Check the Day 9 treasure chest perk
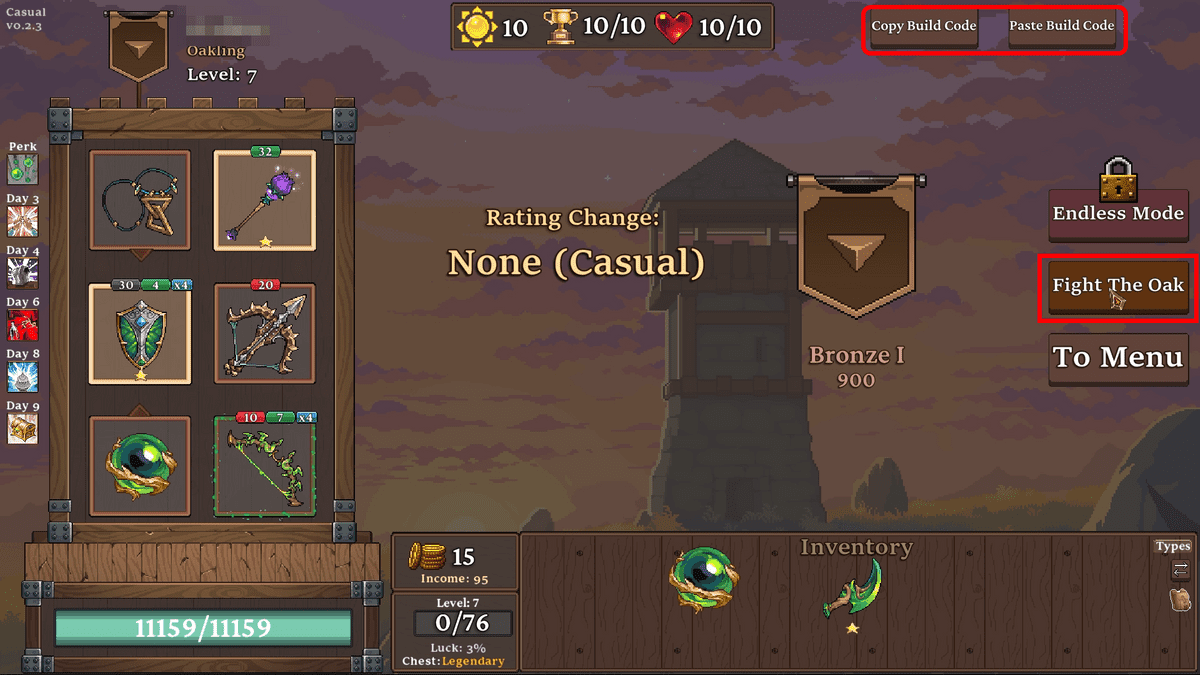Screen dimensions: 1200x675 pos(22,429)
